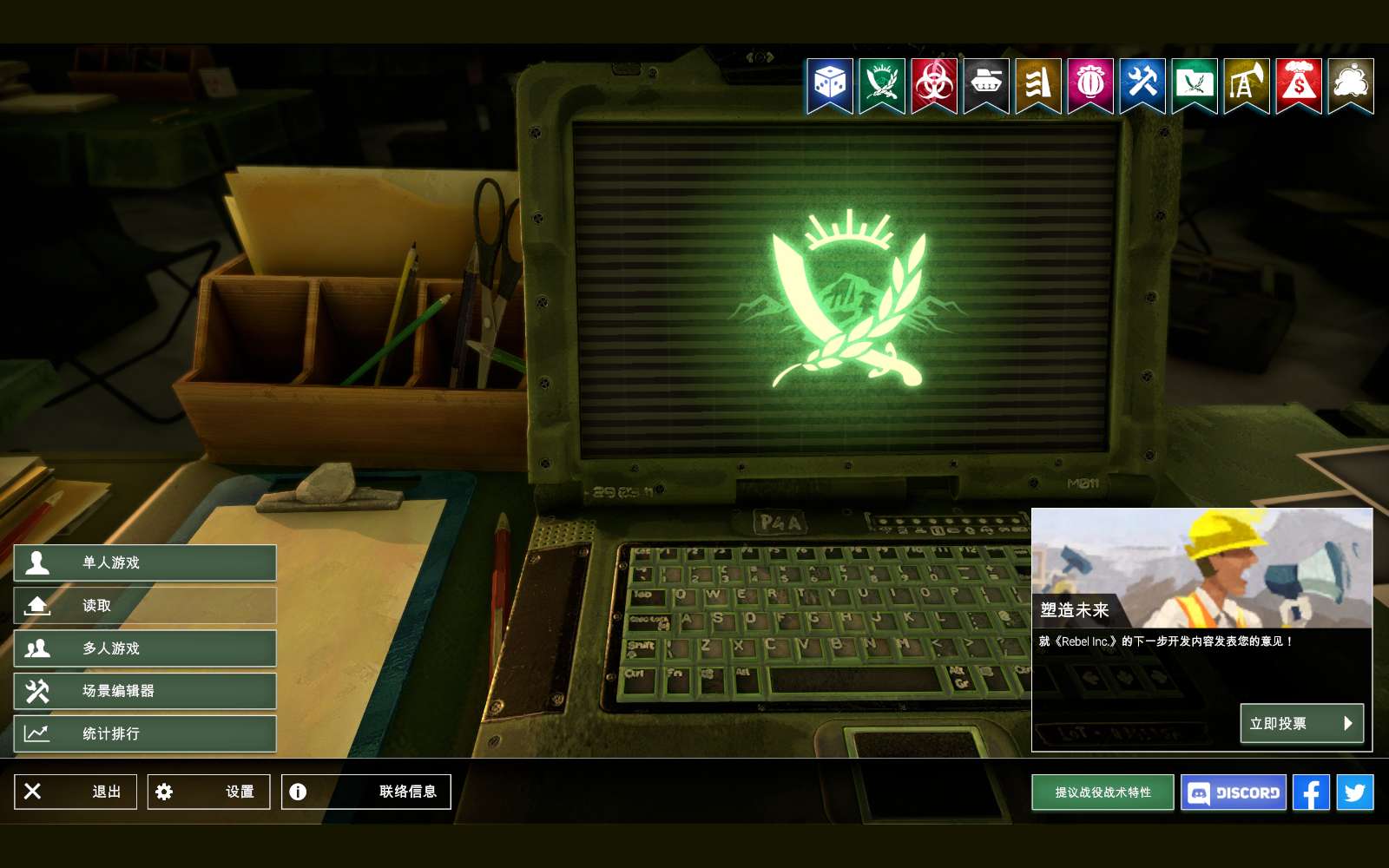The width and height of the screenshot is (1389, 868).
Task: Select the red volcano dollar banner
Action: click(1299, 84)
